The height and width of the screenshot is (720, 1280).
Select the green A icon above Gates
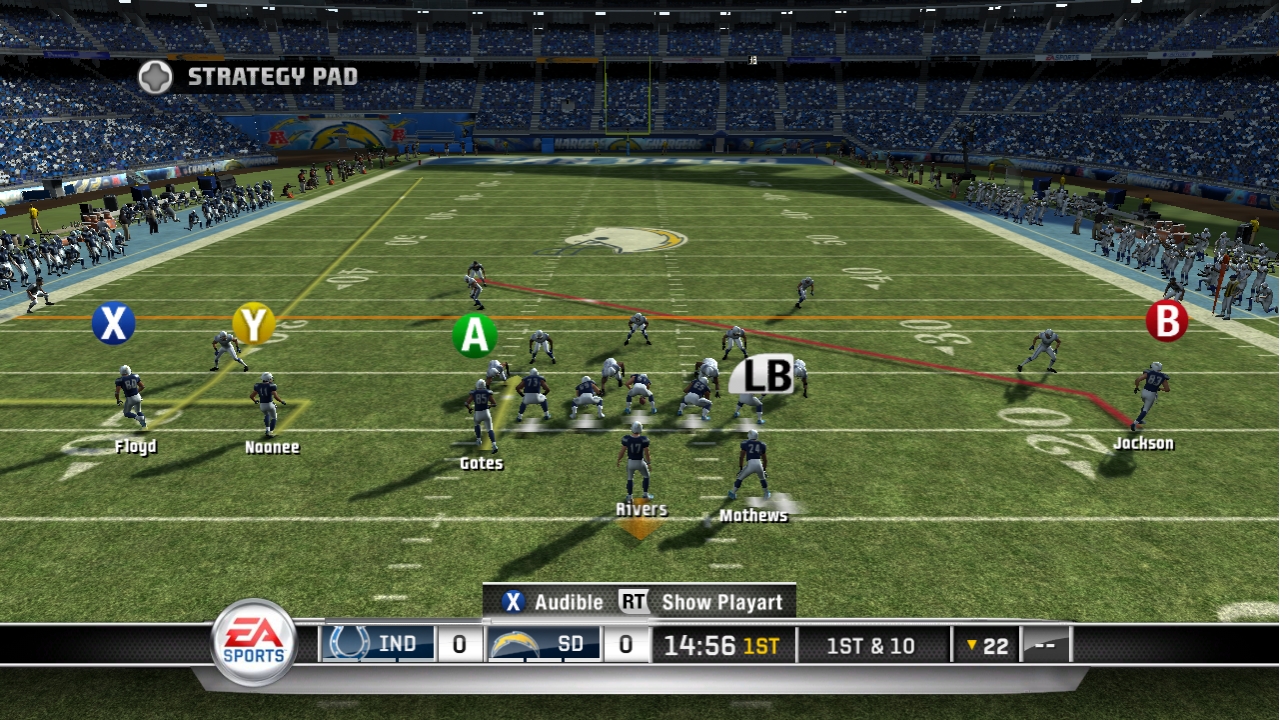tap(474, 335)
